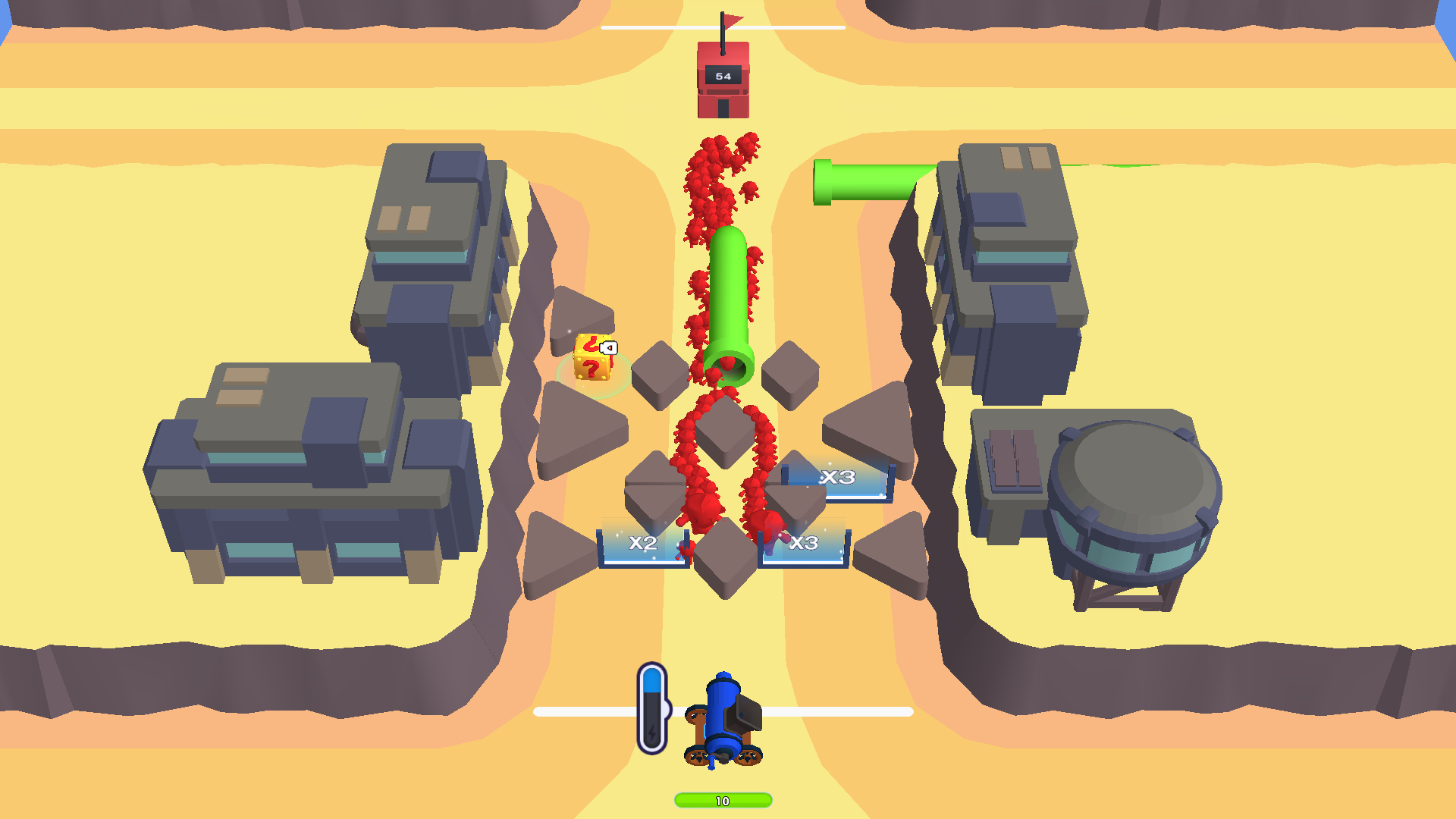The height and width of the screenshot is (819, 1456).
Task: Activate the X2 multiplier gate
Action: coord(641,543)
